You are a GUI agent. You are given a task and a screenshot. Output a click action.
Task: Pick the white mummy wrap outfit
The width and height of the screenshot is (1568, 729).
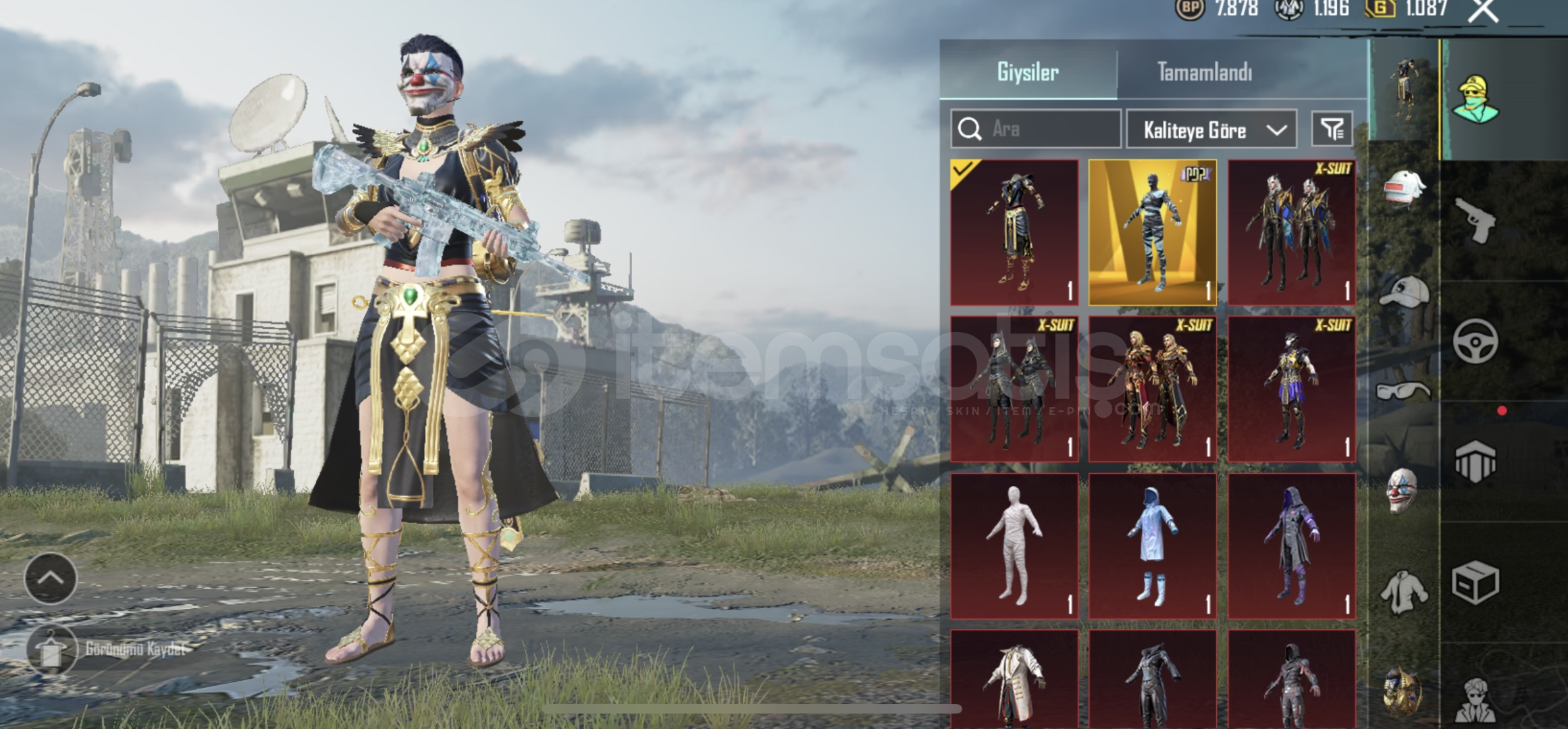tap(1014, 546)
